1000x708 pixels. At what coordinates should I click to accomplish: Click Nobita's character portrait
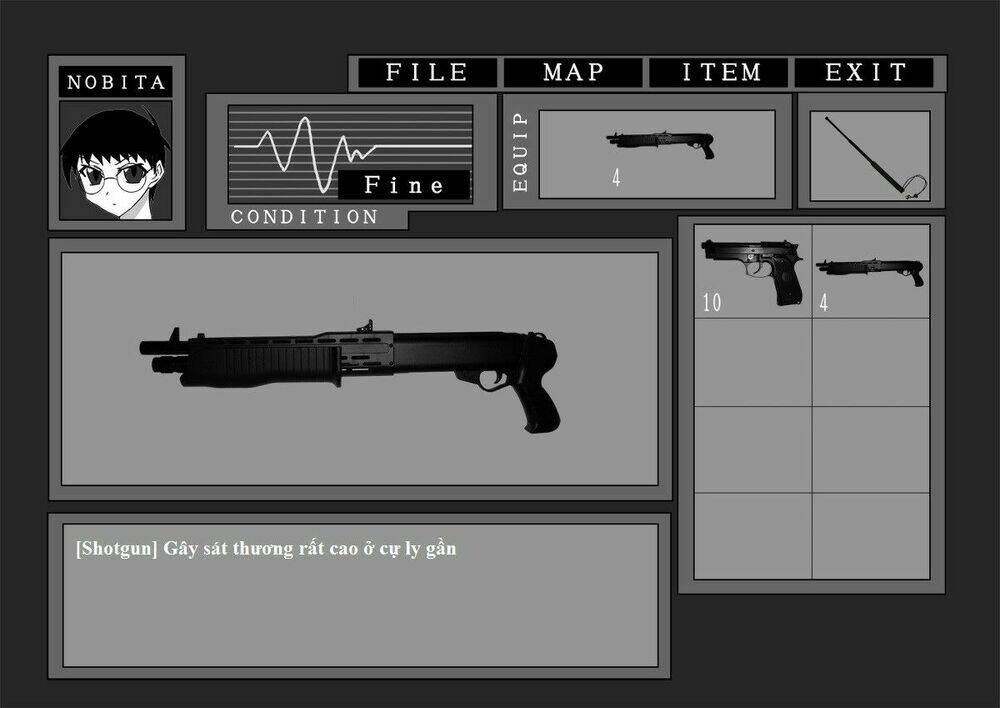click(115, 160)
